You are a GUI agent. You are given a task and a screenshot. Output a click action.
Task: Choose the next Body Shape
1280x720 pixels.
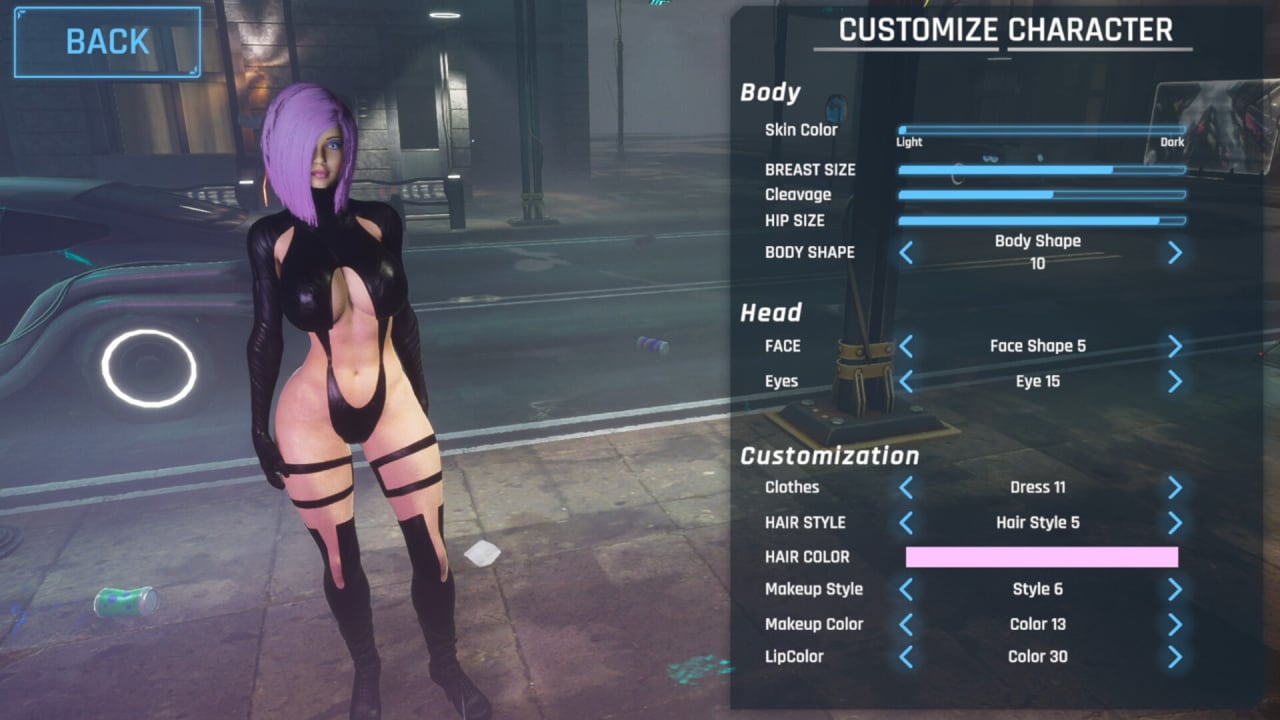1175,253
